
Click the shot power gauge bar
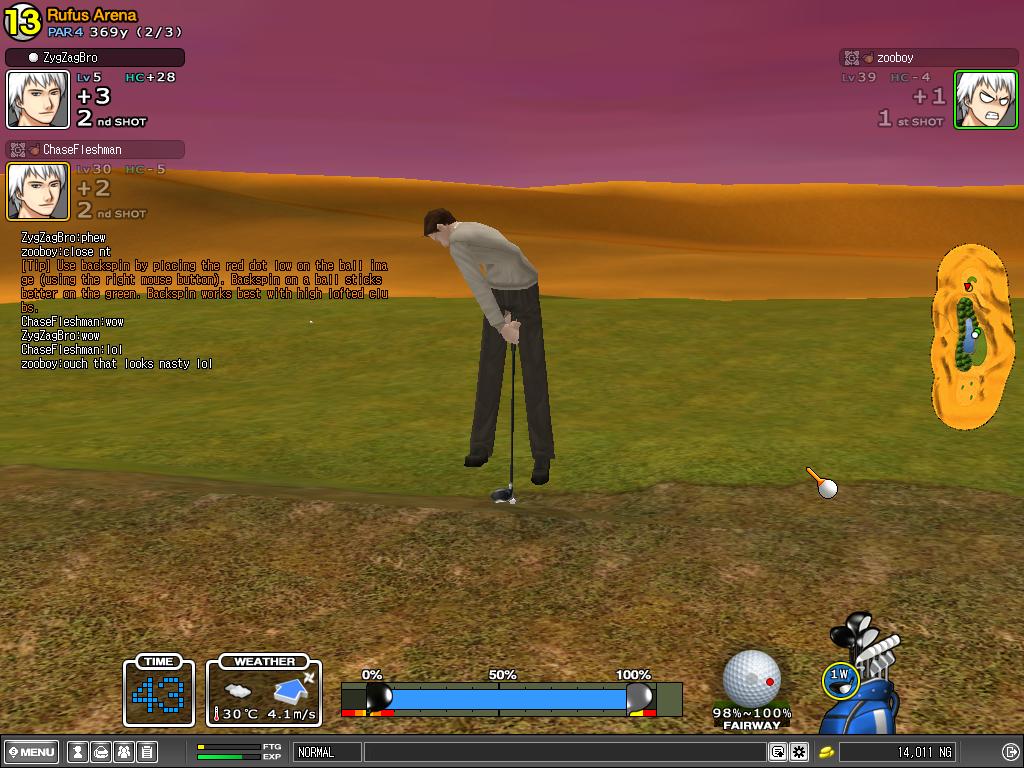[x=510, y=698]
